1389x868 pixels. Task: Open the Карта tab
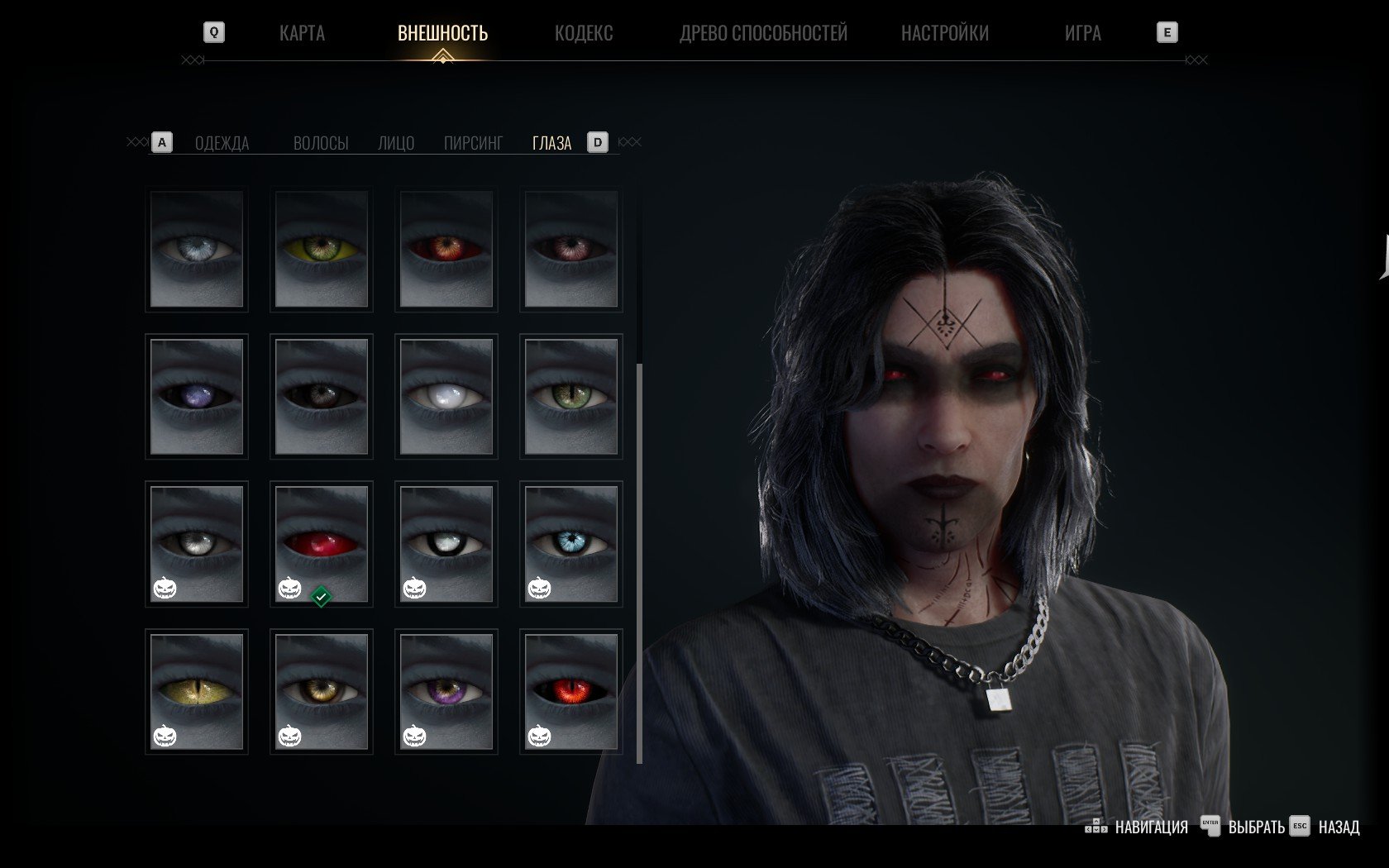coord(302,33)
